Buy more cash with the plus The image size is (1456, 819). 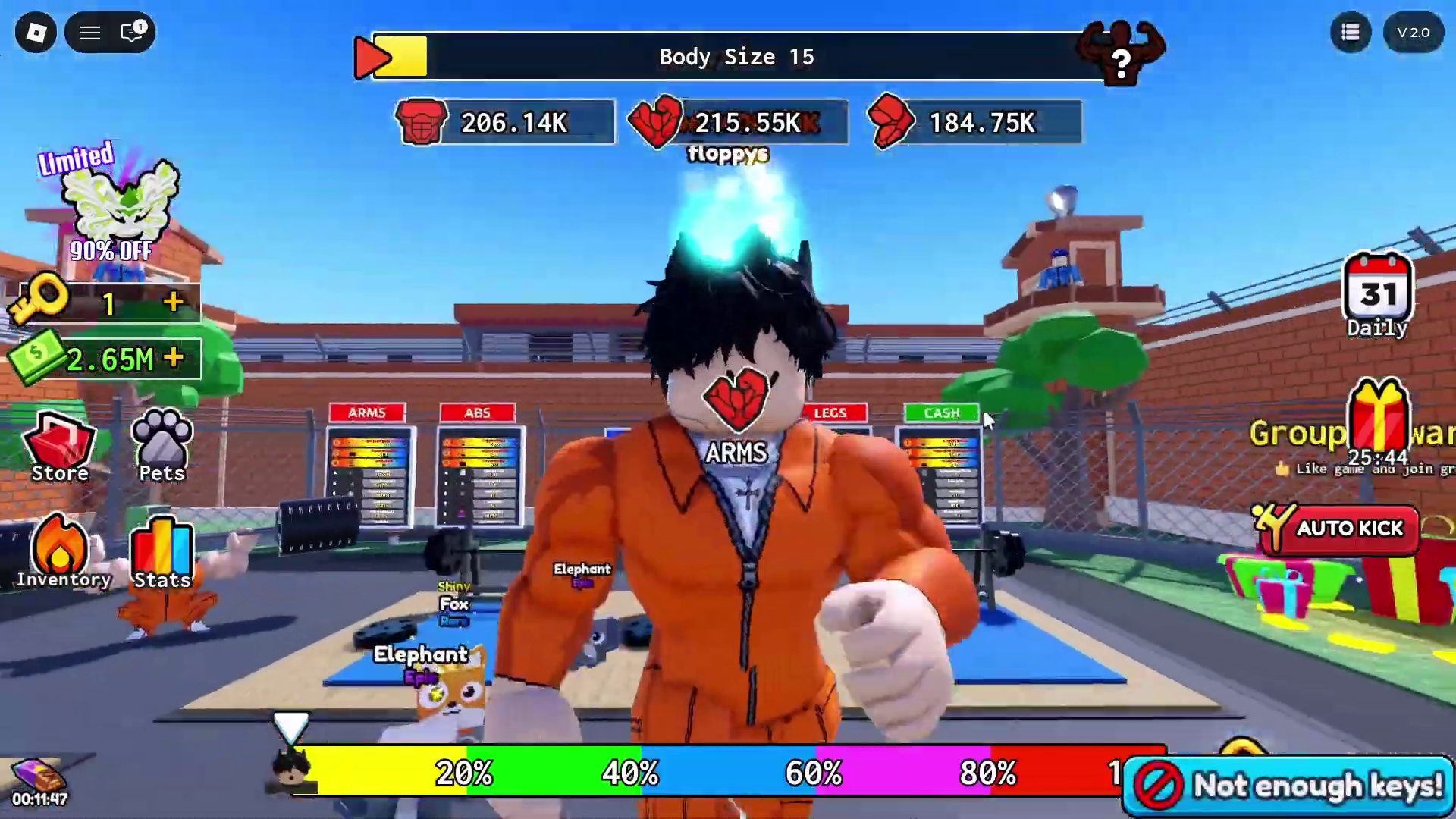coord(174,358)
